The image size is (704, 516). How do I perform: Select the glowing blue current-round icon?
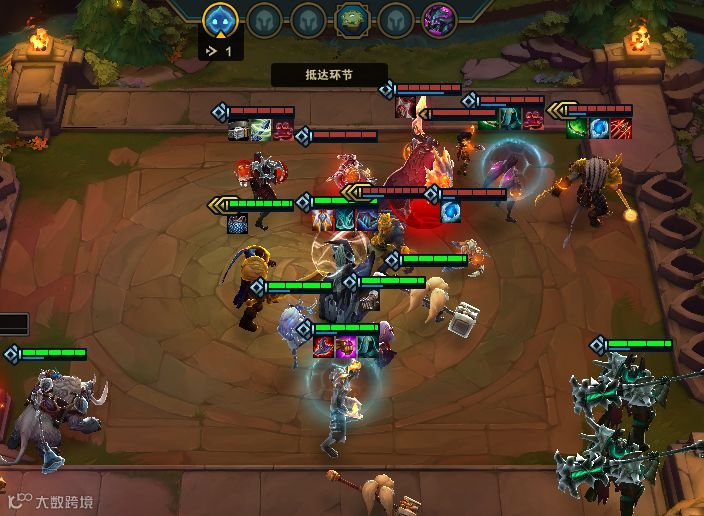coord(220,19)
